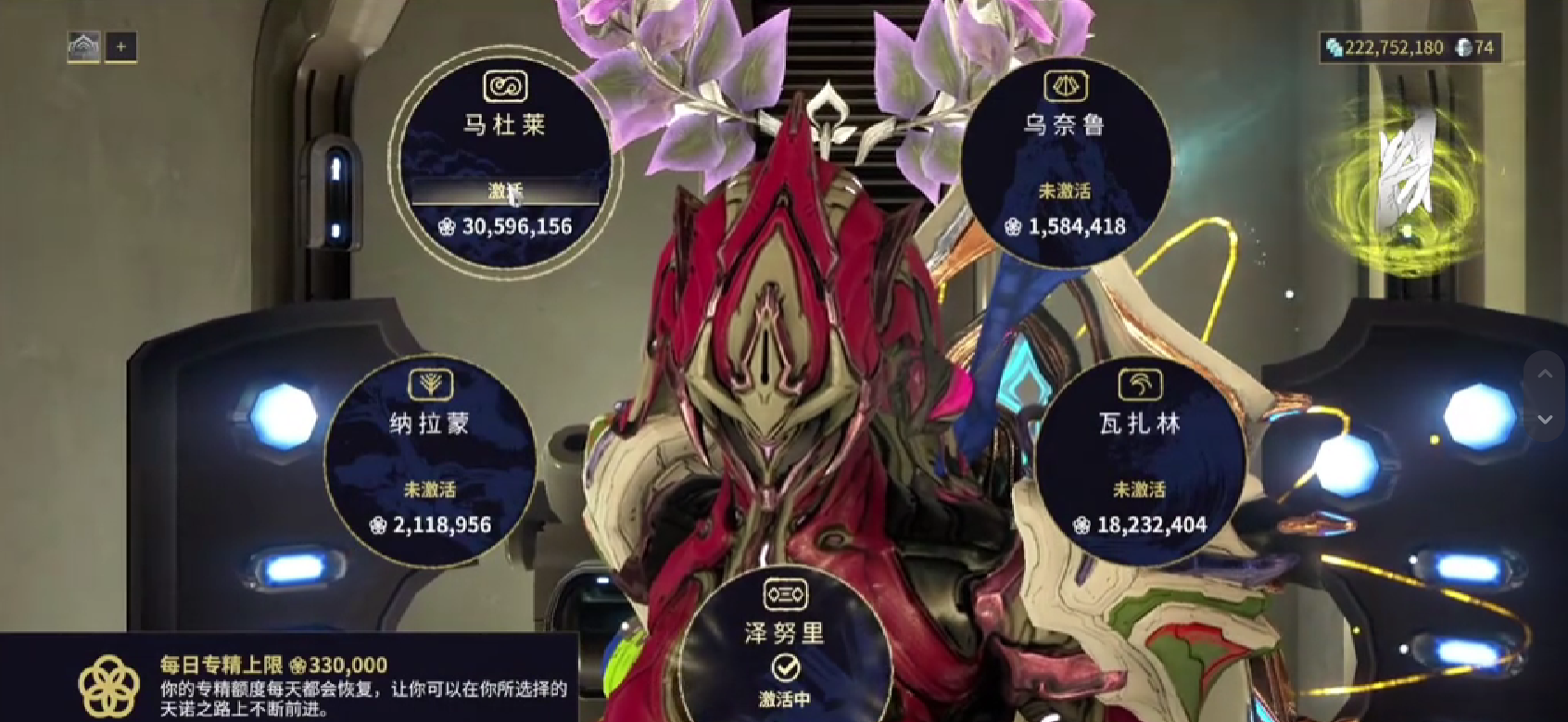1568x722 pixels.
Task: Expand the equipment list with the plus tile
Action: (x=121, y=46)
